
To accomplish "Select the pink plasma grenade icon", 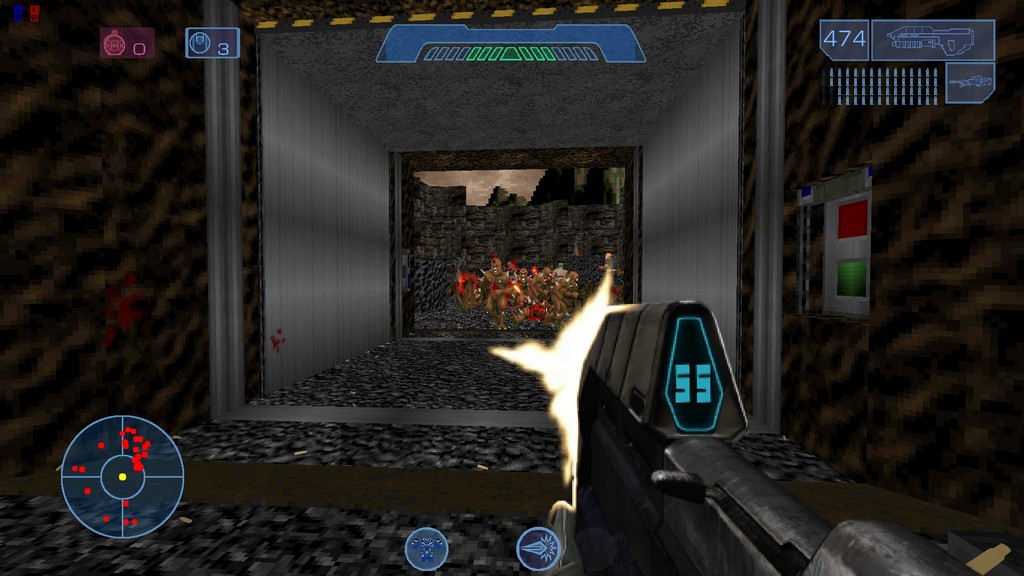I will [115, 43].
